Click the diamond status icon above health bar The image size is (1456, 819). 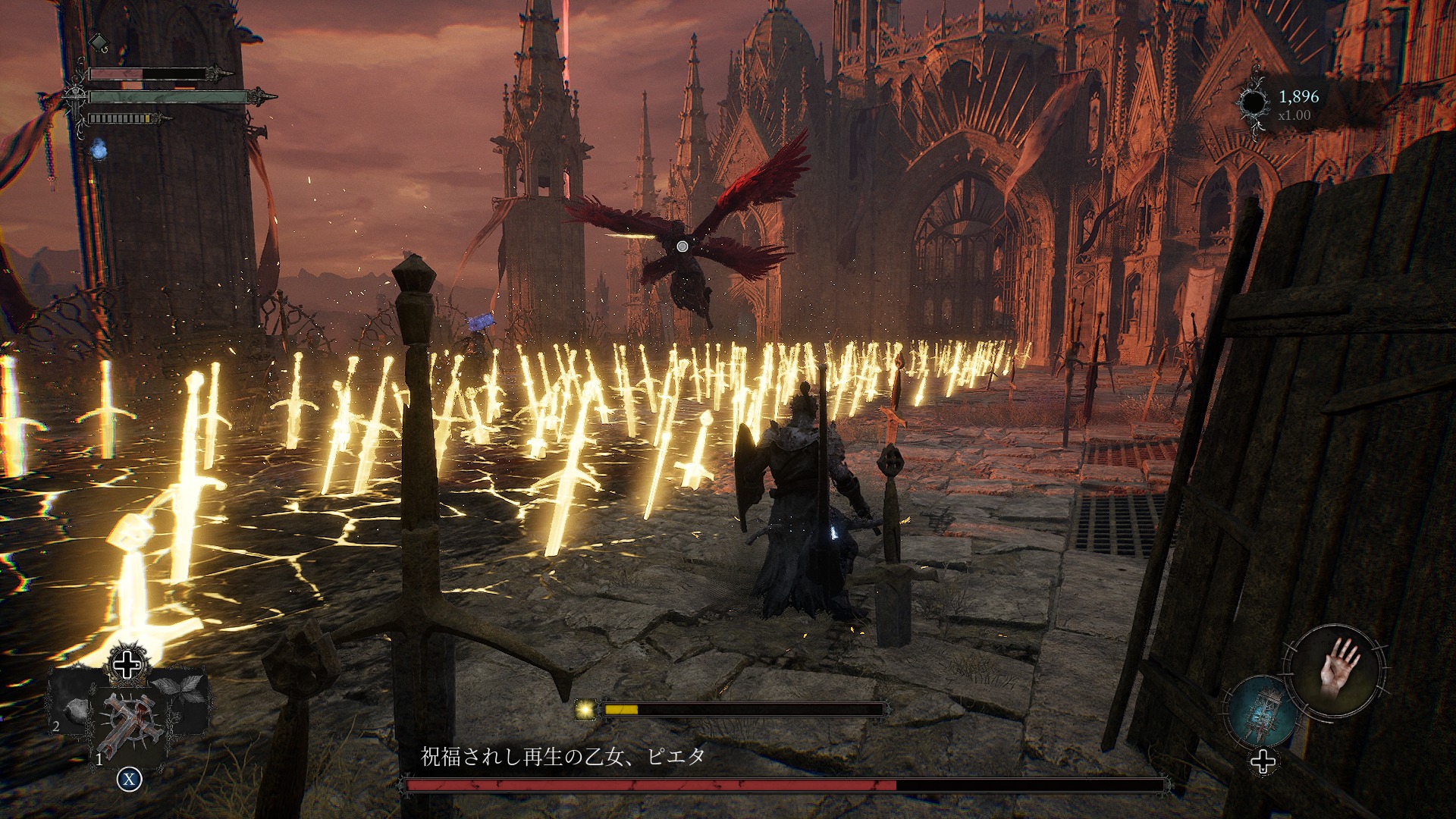[99, 42]
